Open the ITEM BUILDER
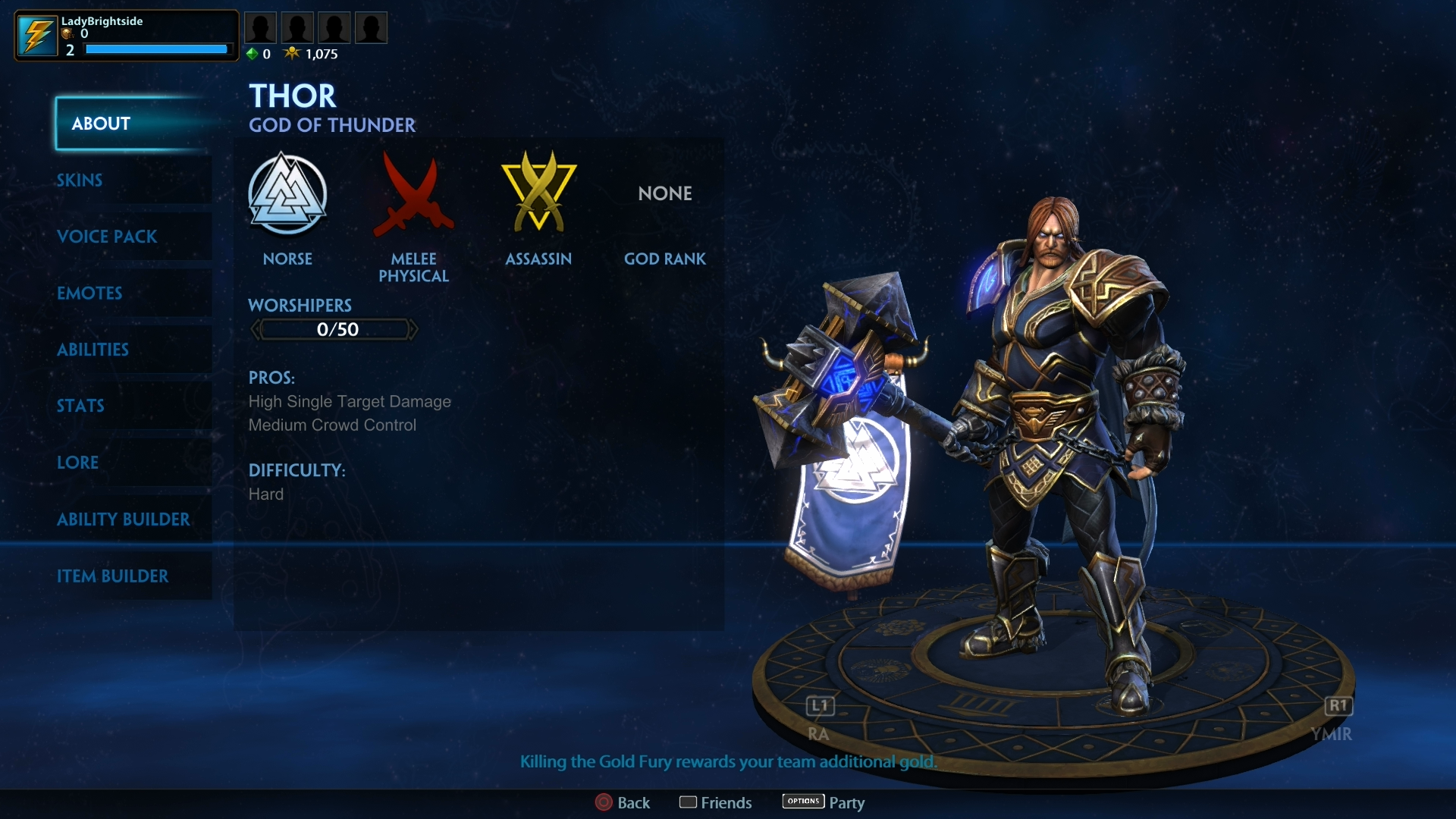The height and width of the screenshot is (819, 1456). point(113,576)
